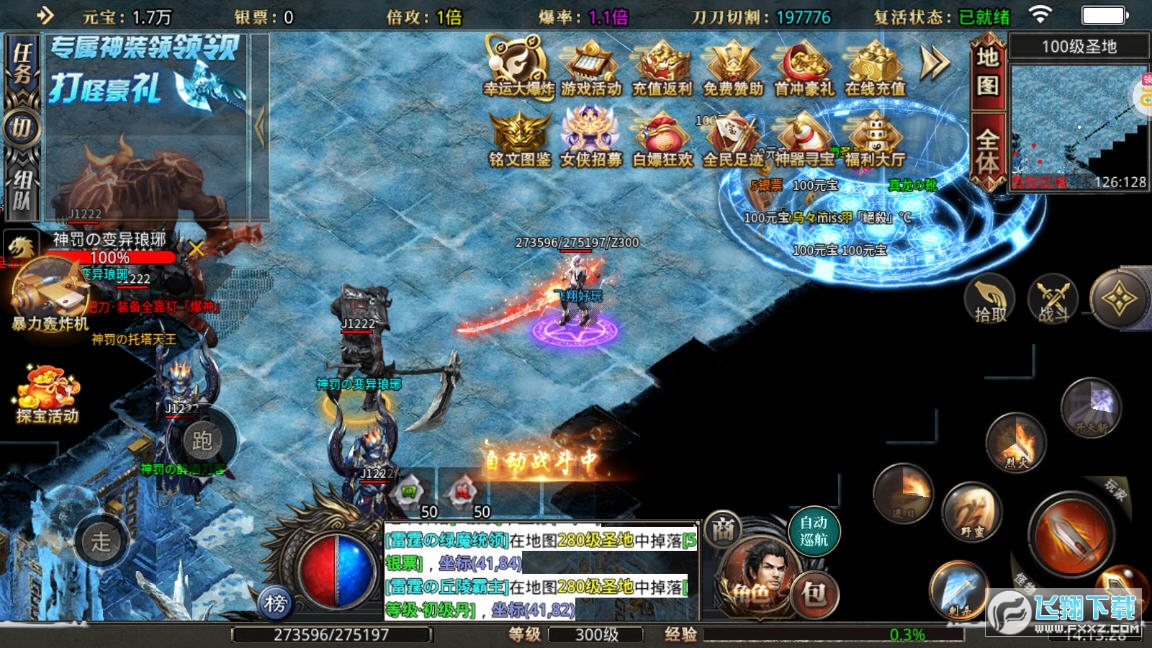Open the 女侠招募 recruitment icon
Viewport: 1152px width, 648px height.
click(x=590, y=137)
